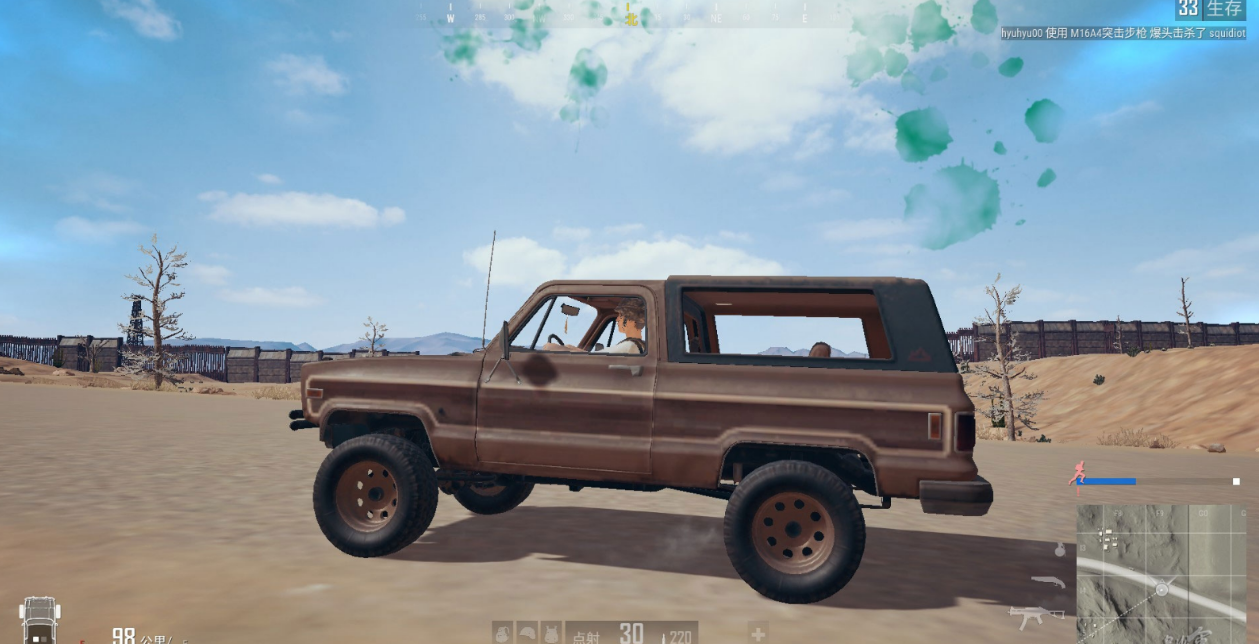Click the vehicle seat diagram icon
This screenshot has width=1259, height=644.
pos(40,620)
